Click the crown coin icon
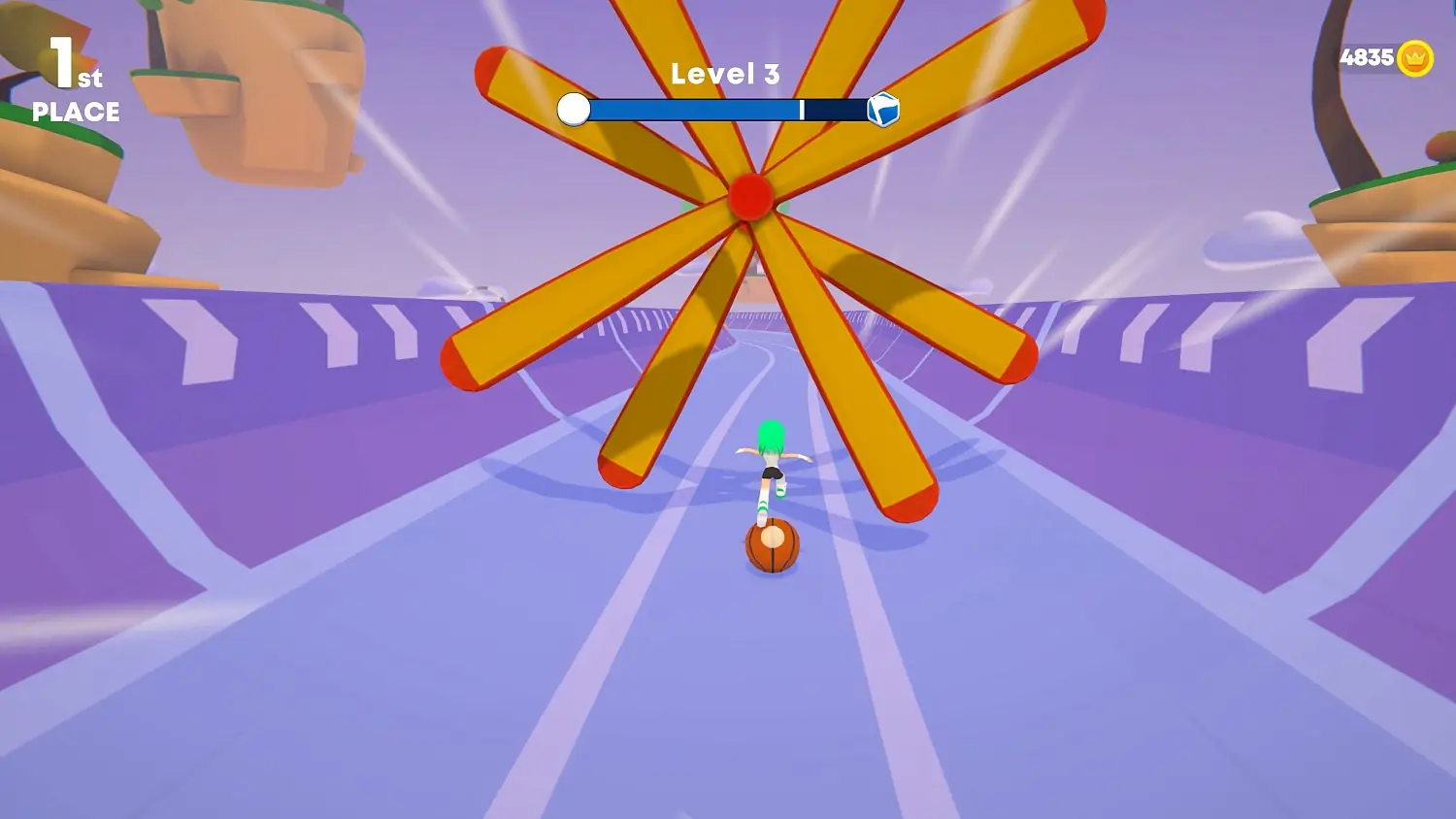The image size is (1456, 819). (1415, 57)
